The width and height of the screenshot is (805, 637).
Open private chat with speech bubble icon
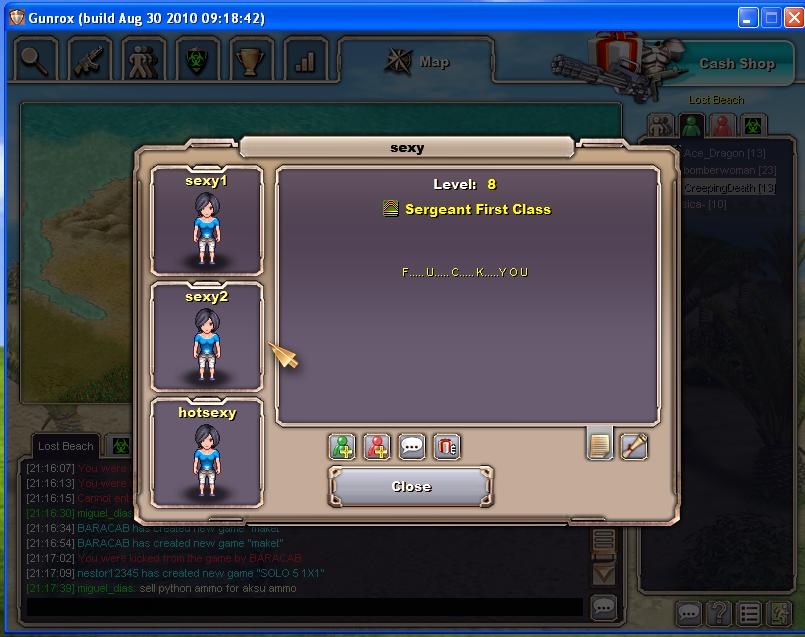(x=412, y=446)
